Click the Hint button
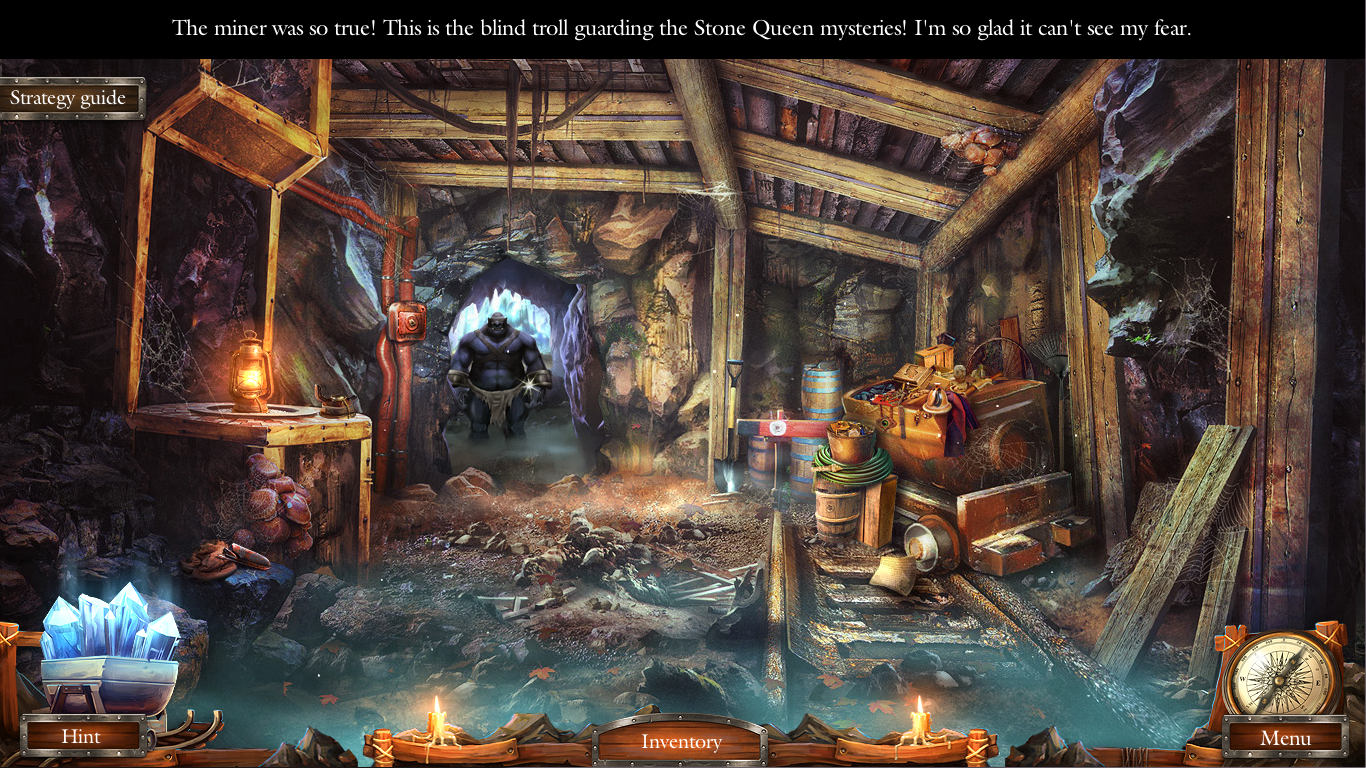Viewport: 1366px width, 768px height. click(82, 736)
